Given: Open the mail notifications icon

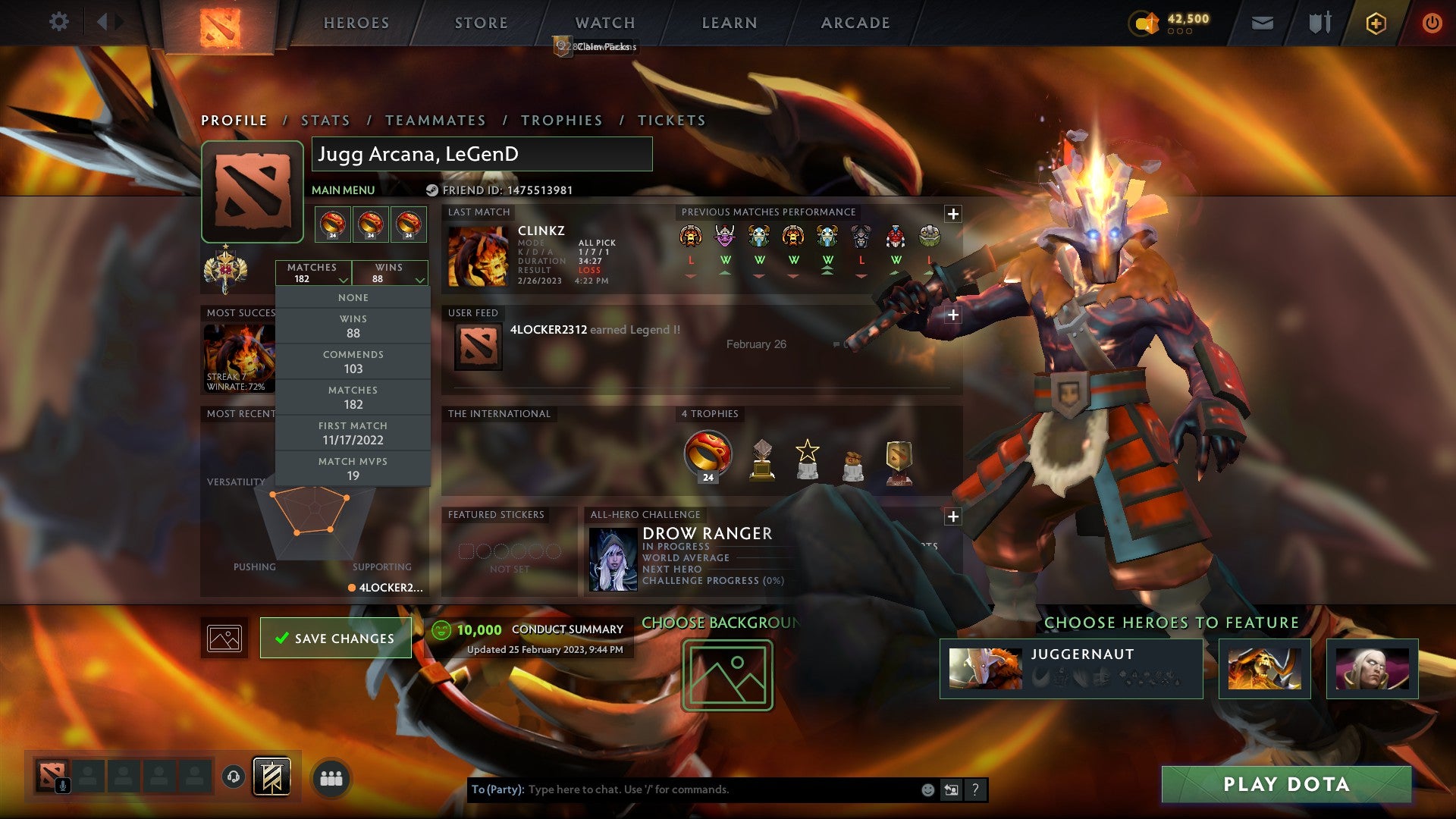Looking at the screenshot, I should pyautogui.click(x=1261, y=23).
